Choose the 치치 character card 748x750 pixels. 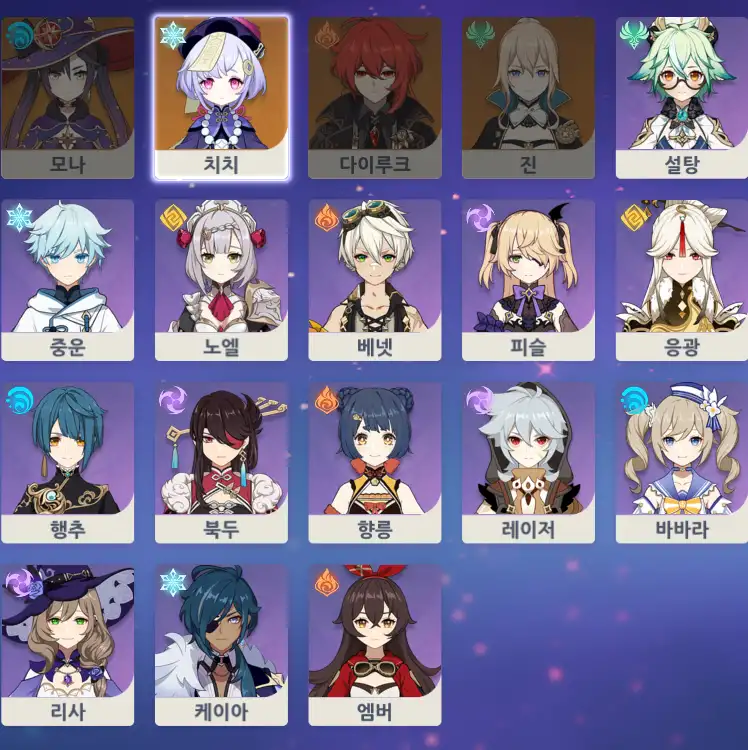(x=221, y=97)
